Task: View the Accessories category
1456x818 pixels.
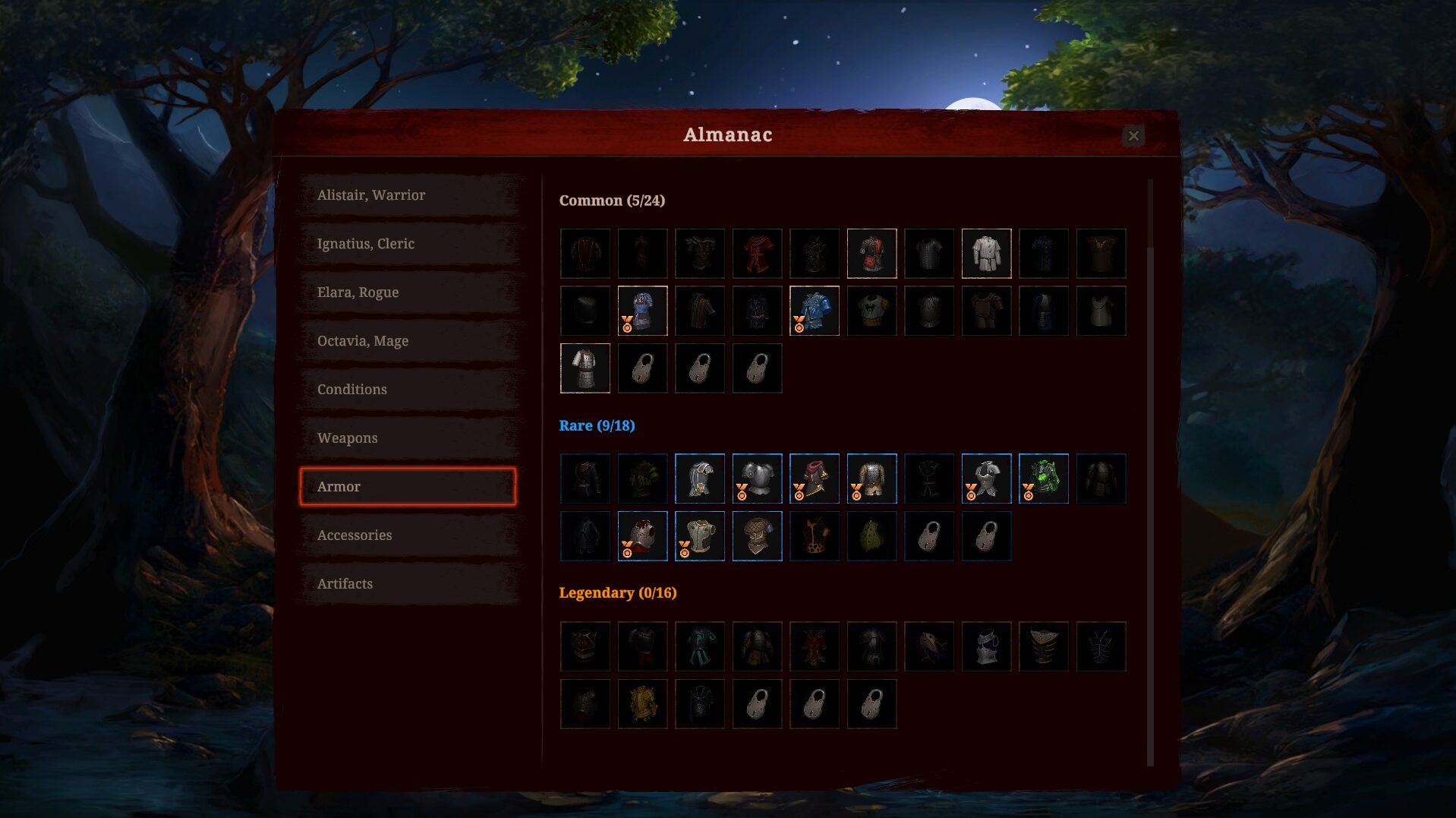Action: tap(408, 535)
